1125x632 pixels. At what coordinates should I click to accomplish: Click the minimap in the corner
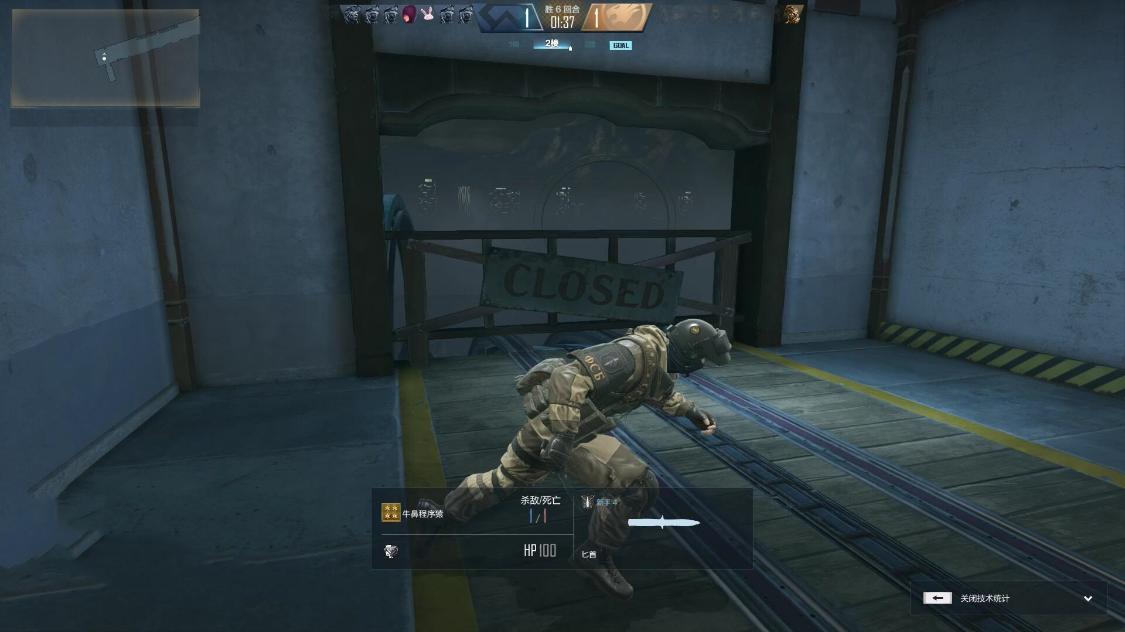coord(105,58)
